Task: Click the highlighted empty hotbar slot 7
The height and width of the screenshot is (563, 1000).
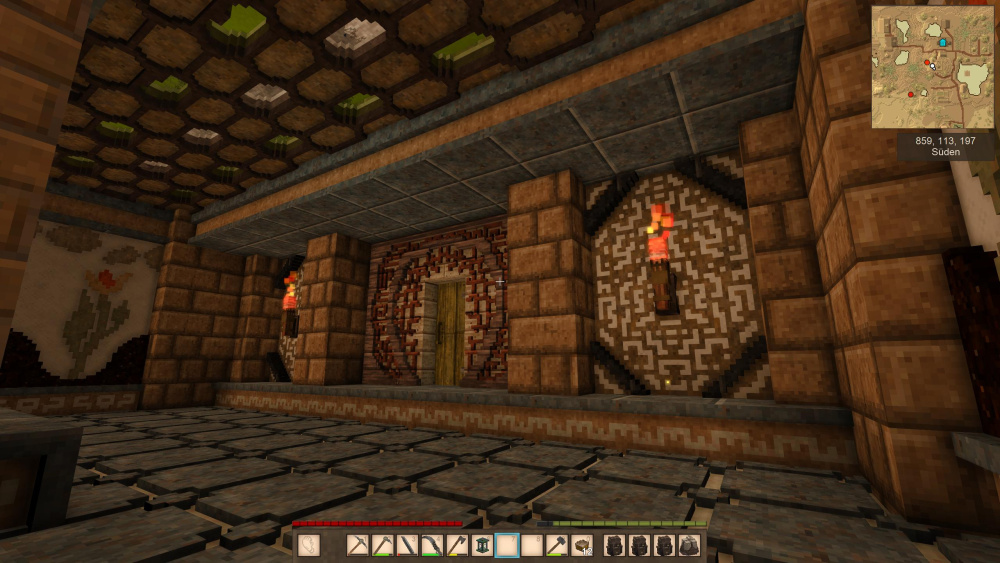Action: [x=507, y=546]
